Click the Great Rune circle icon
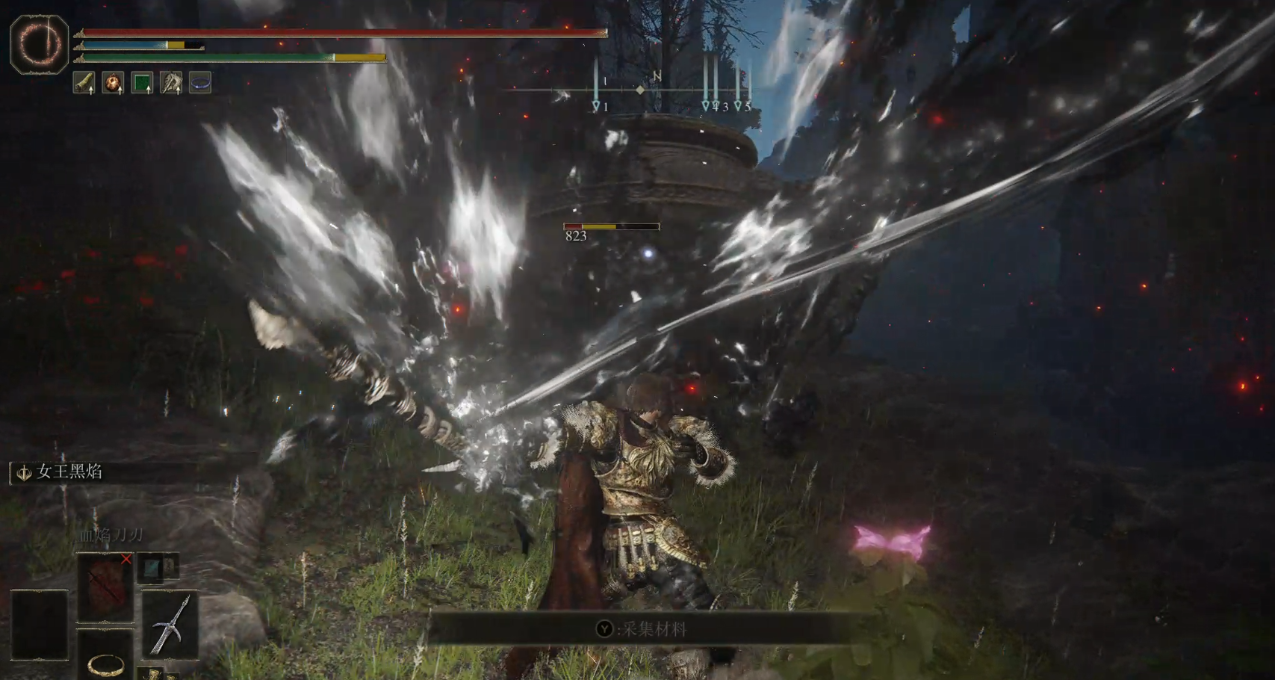Screen dimensions: 1275x680 click(x=39, y=44)
